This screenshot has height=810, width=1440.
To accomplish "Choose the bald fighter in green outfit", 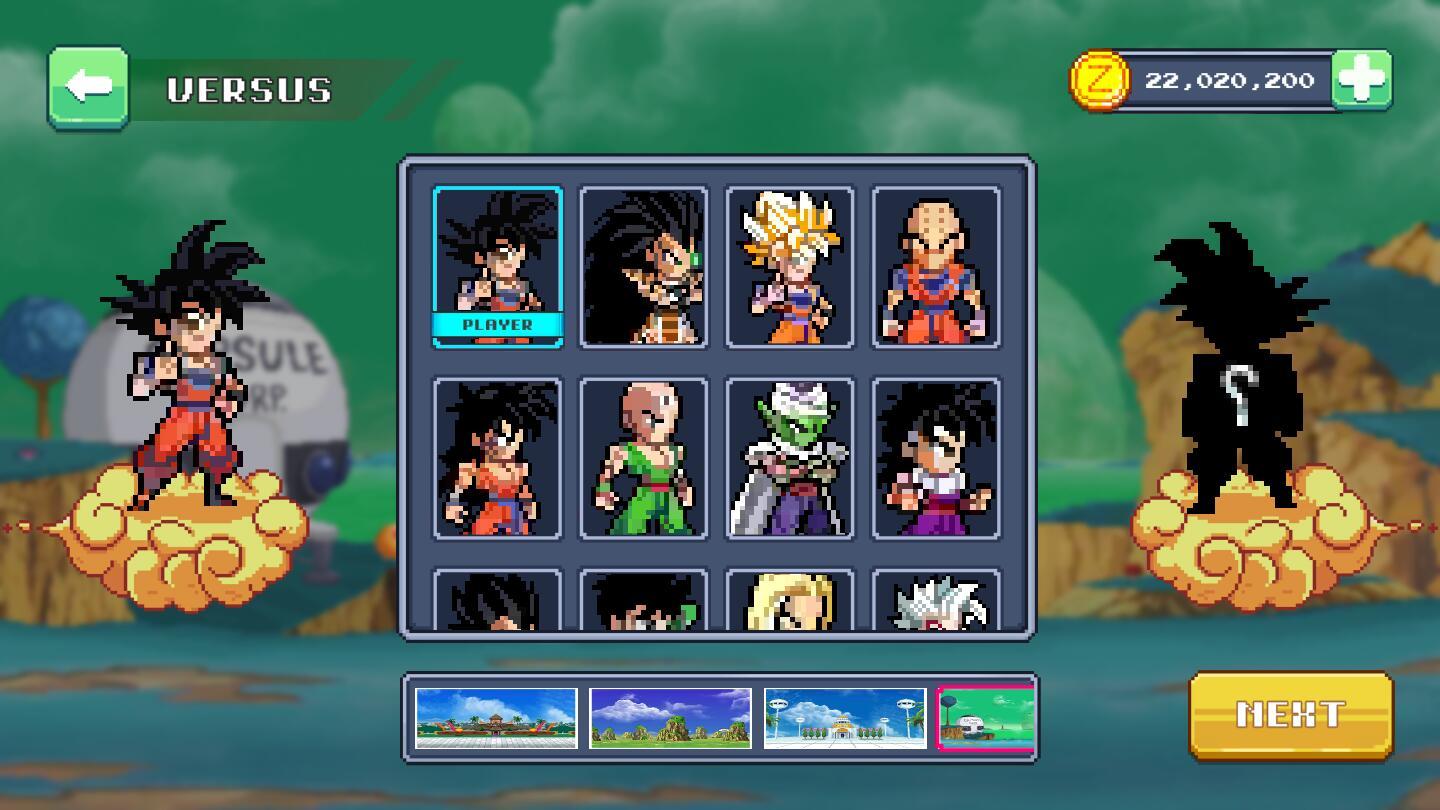I will coord(643,459).
